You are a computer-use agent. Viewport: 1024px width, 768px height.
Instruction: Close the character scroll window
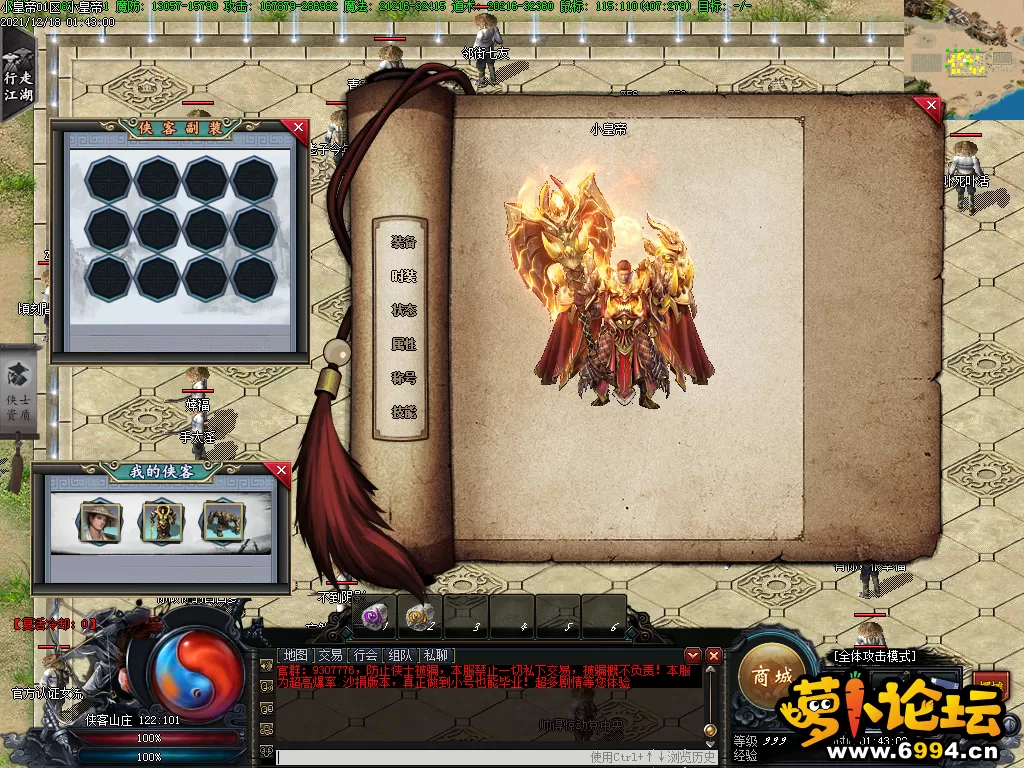[x=931, y=105]
